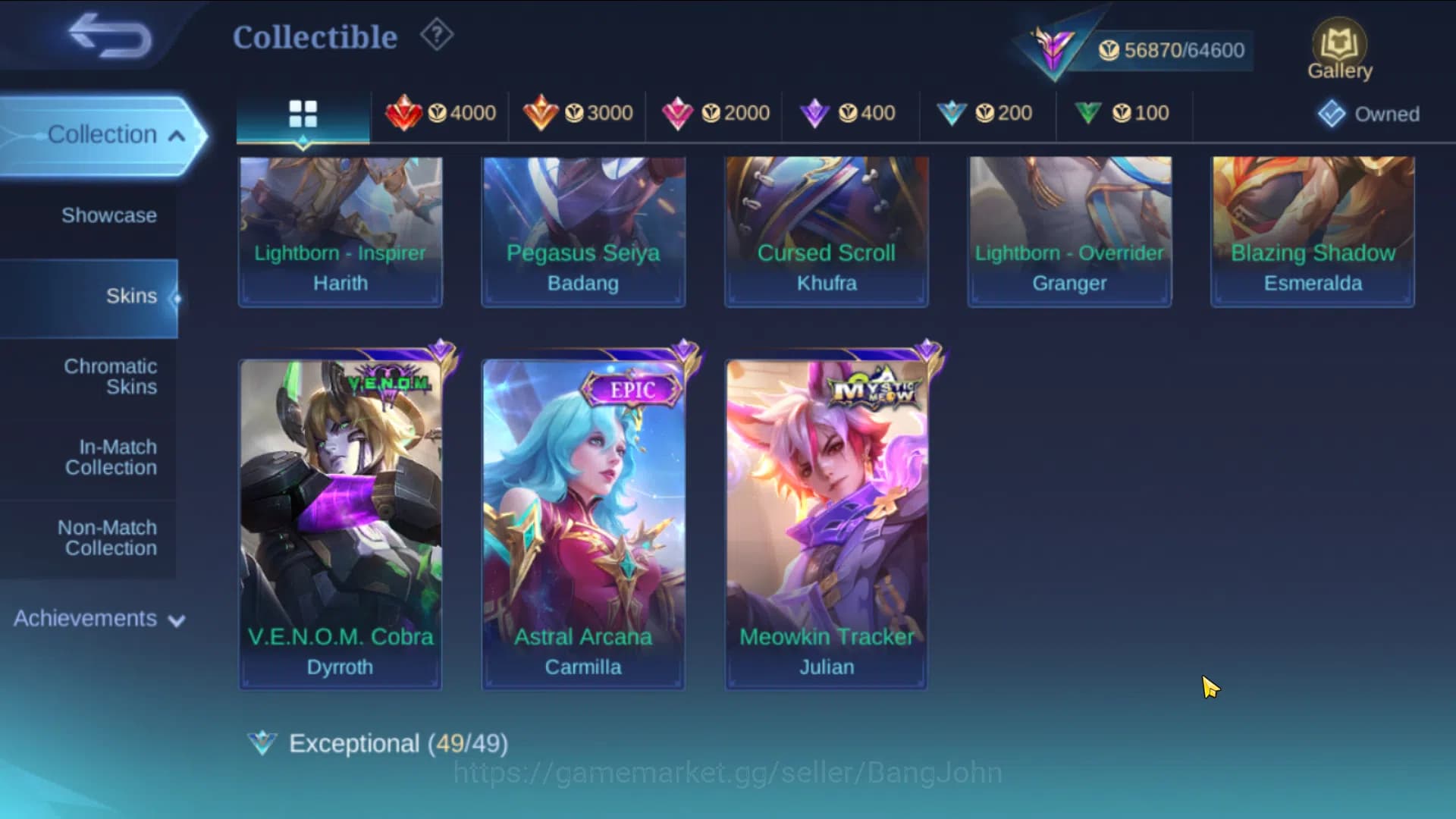The height and width of the screenshot is (819, 1456).
Task: Filter skins by 100 token green emblem
Action: click(x=1124, y=112)
